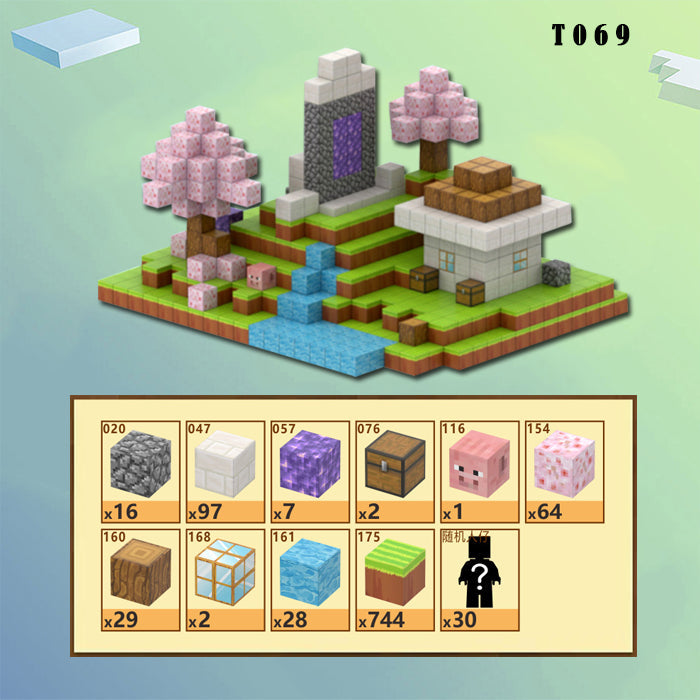This screenshot has width=700, height=700.
Task: Select the mystery random figure slot
Action: (480, 579)
